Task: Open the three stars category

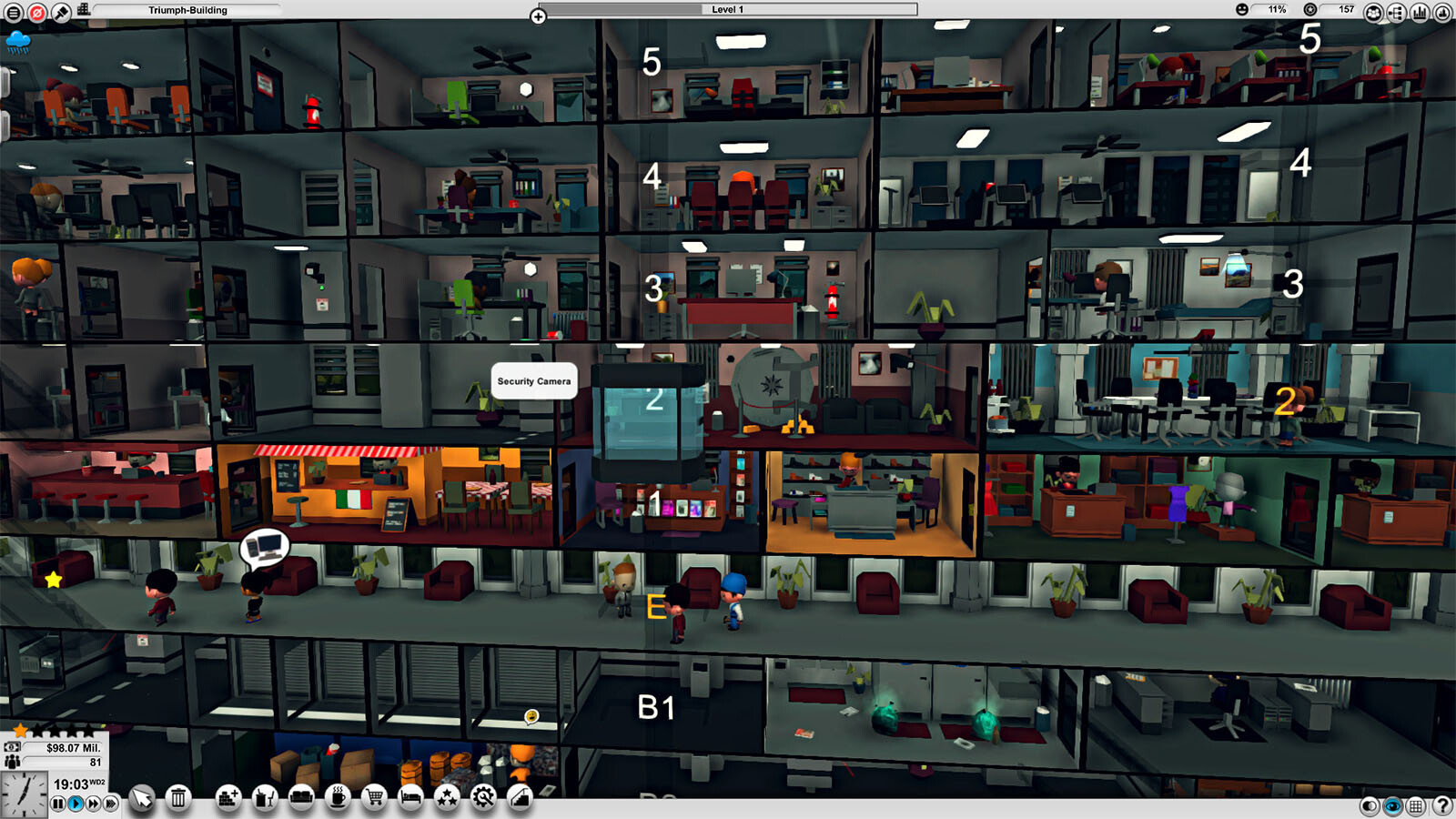Action: click(x=447, y=798)
